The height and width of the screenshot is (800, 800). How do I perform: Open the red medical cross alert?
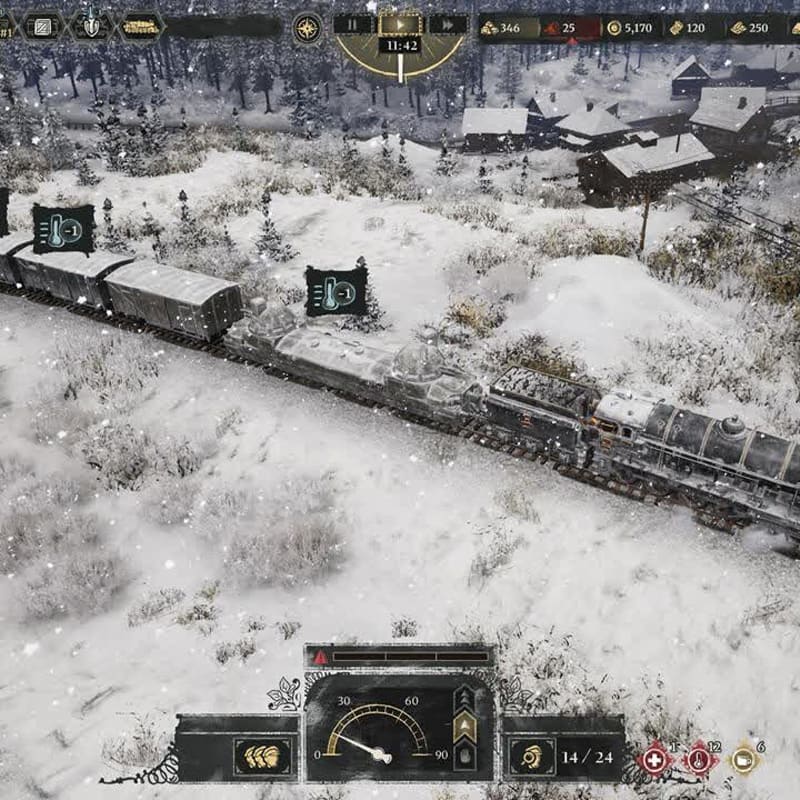click(x=654, y=759)
